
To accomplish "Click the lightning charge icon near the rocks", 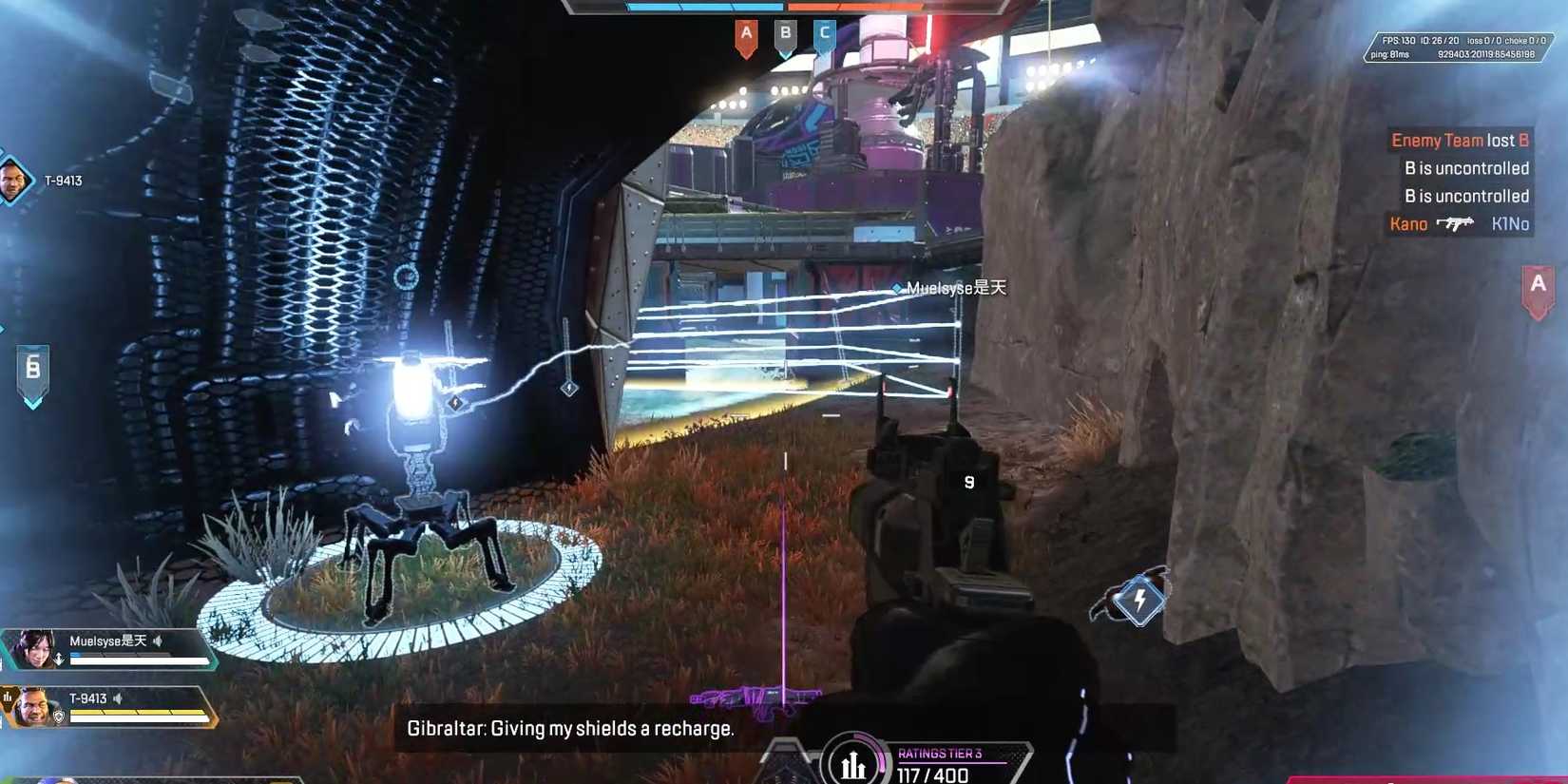I will click(1138, 598).
